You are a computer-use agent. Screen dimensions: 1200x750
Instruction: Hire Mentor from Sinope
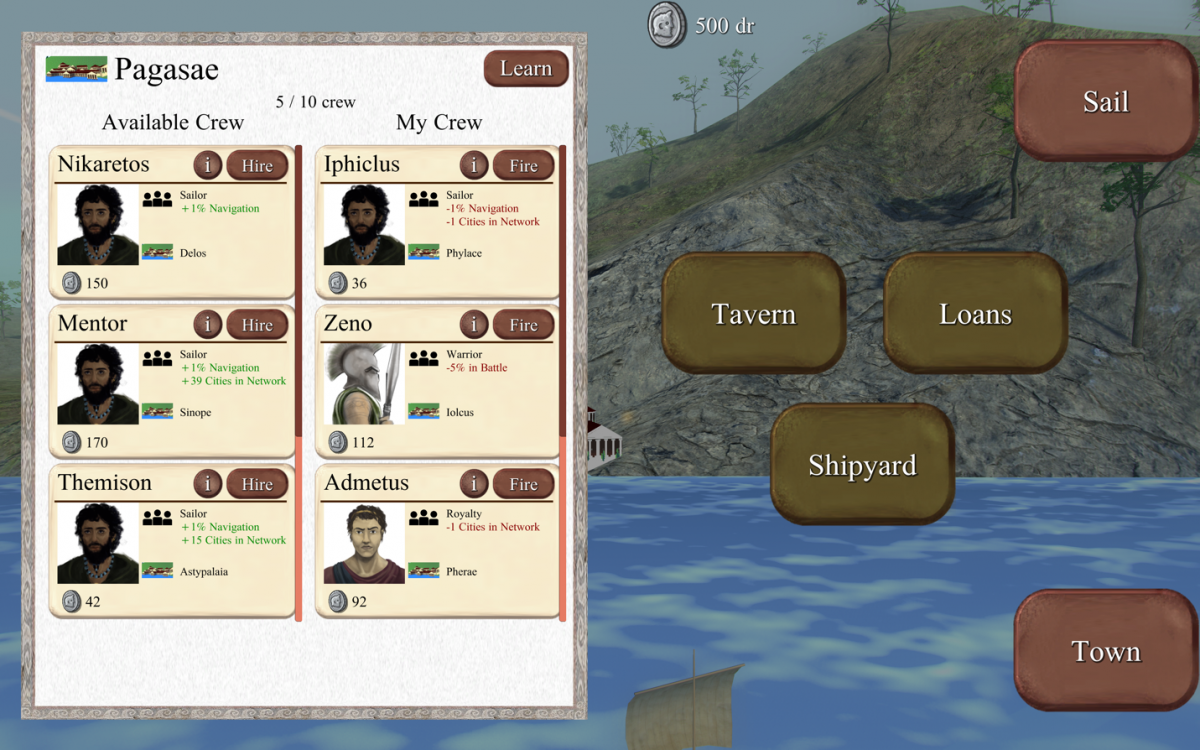pos(257,325)
